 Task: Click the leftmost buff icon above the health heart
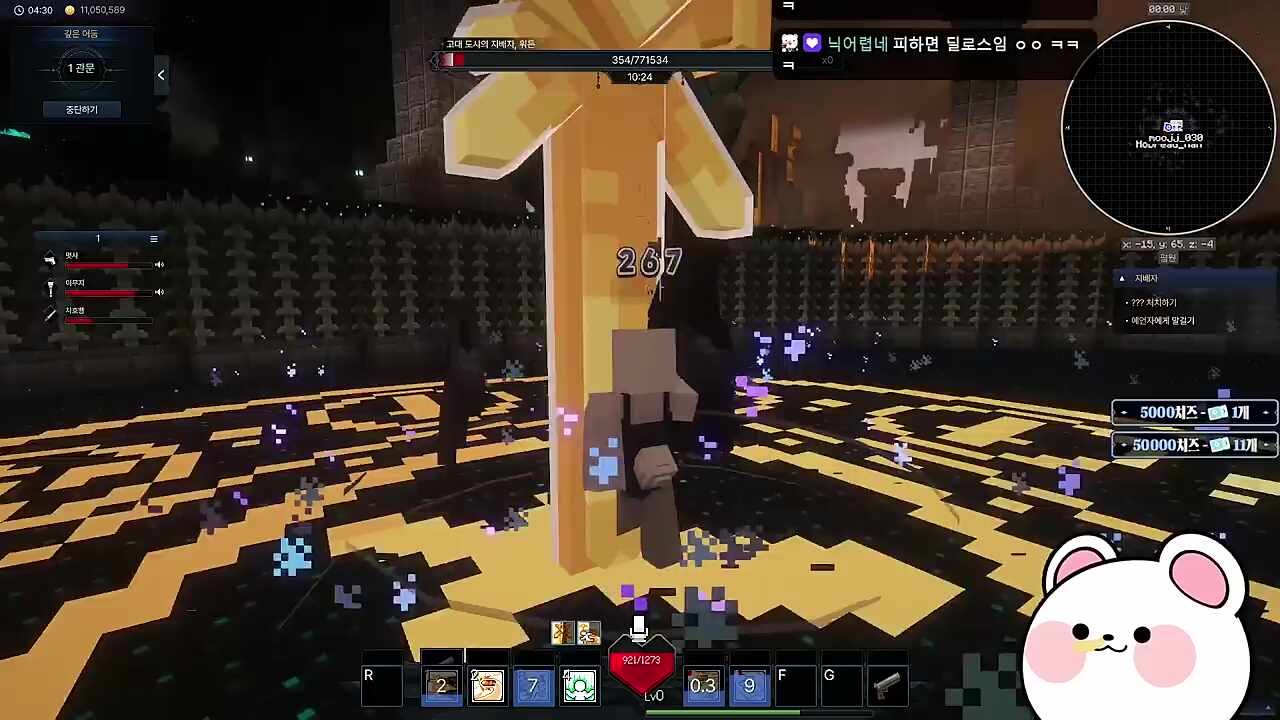[x=562, y=632]
